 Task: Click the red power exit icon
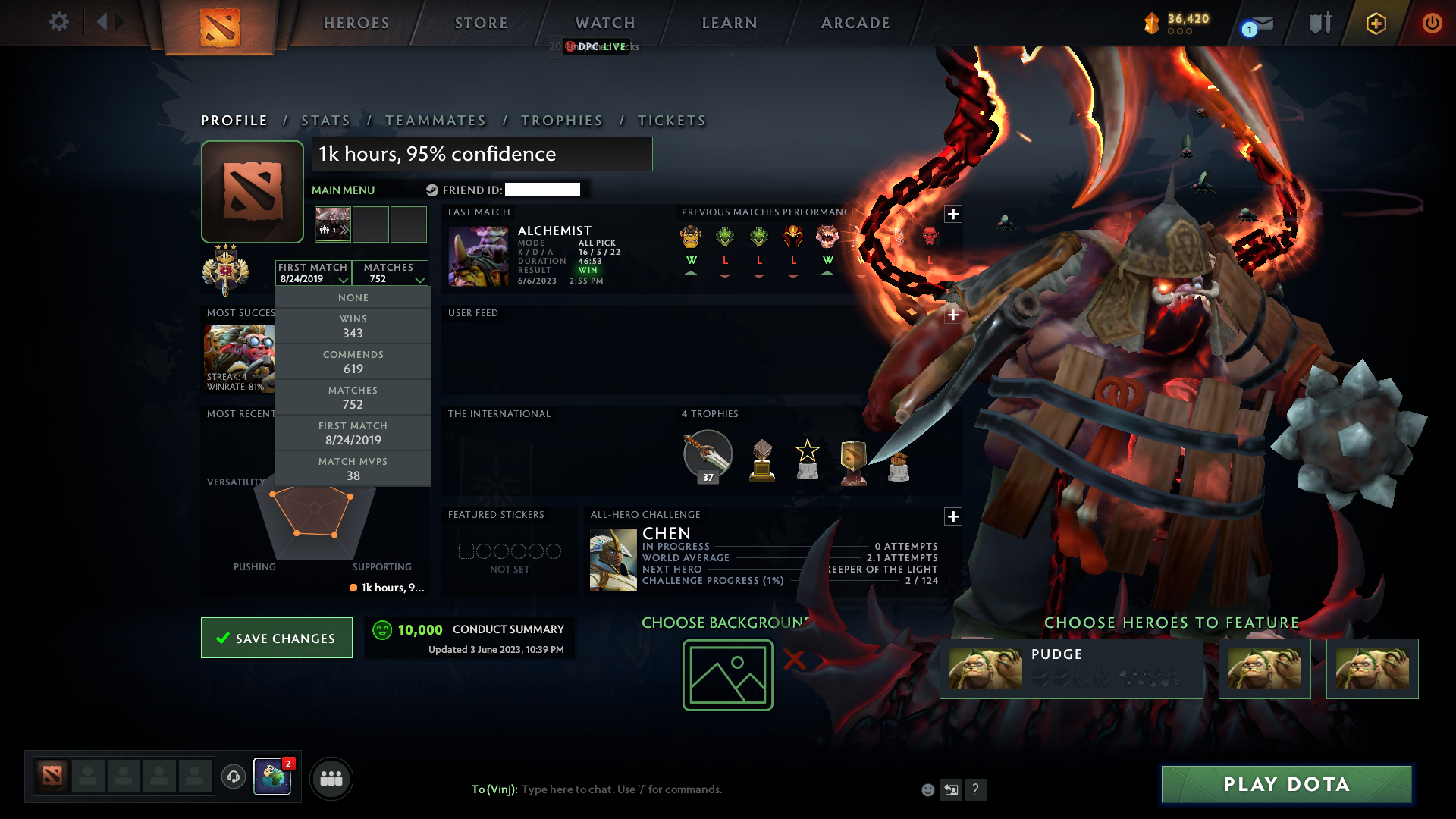point(1432,23)
